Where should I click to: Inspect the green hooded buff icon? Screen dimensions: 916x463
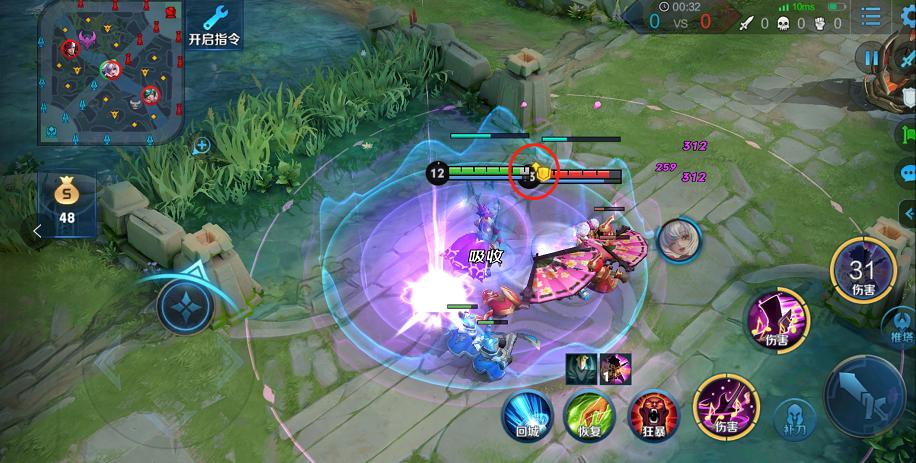pos(582,366)
